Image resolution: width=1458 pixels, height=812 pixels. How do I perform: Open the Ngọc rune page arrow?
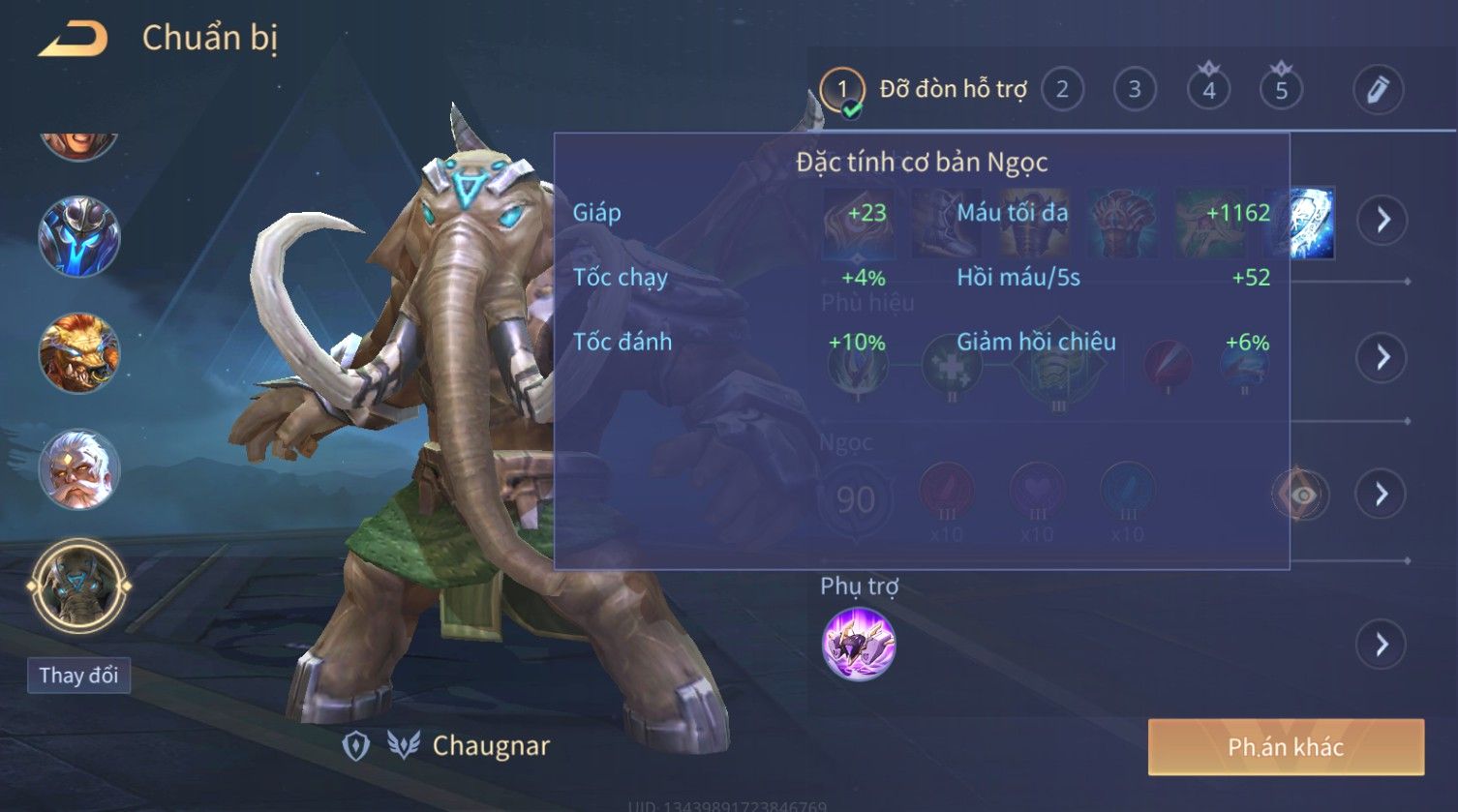(x=1382, y=495)
